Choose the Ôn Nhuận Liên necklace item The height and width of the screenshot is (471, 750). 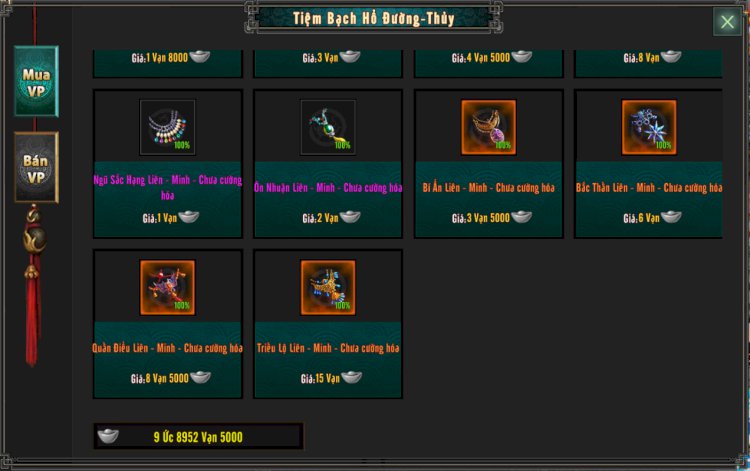click(328, 128)
